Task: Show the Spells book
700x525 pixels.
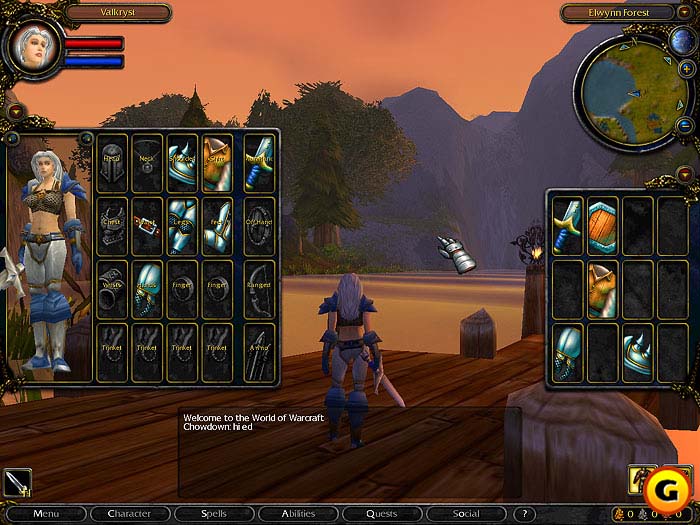Action: 213,514
